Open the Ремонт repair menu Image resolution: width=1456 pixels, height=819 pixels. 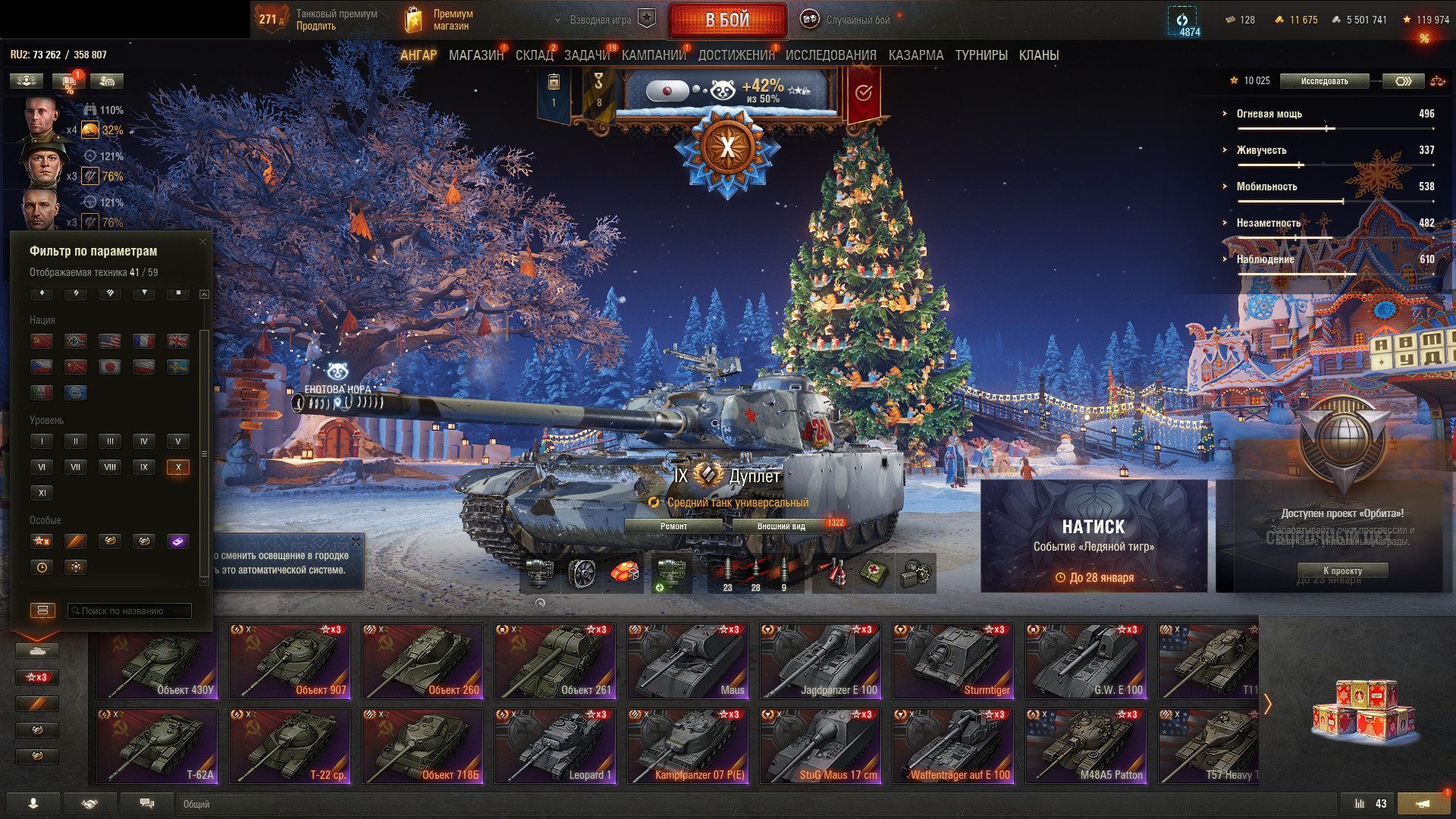coord(673,526)
